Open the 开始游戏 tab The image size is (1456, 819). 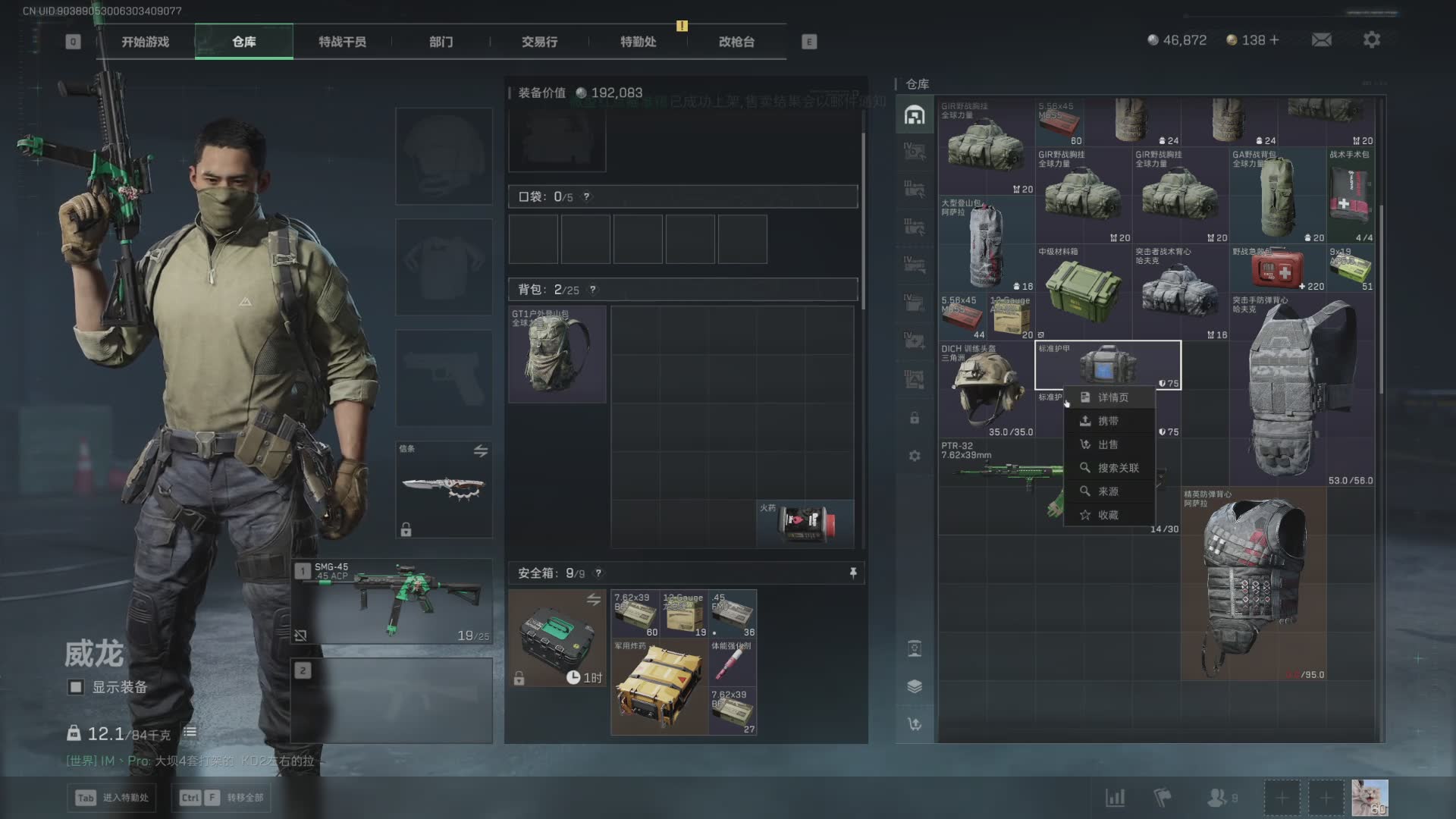(x=145, y=42)
